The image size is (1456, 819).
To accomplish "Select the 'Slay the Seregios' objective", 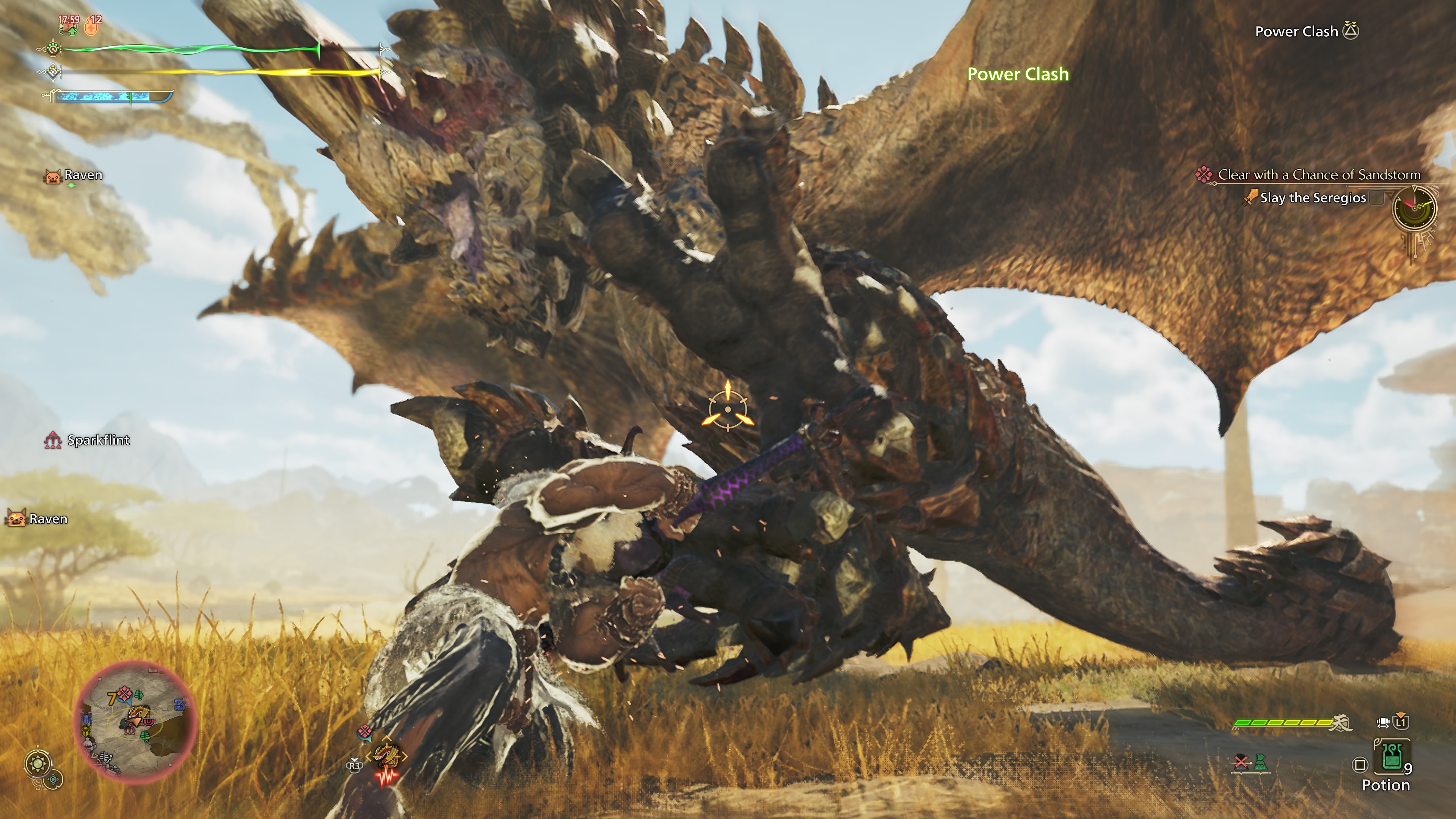I will click(x=1312, y=198).
